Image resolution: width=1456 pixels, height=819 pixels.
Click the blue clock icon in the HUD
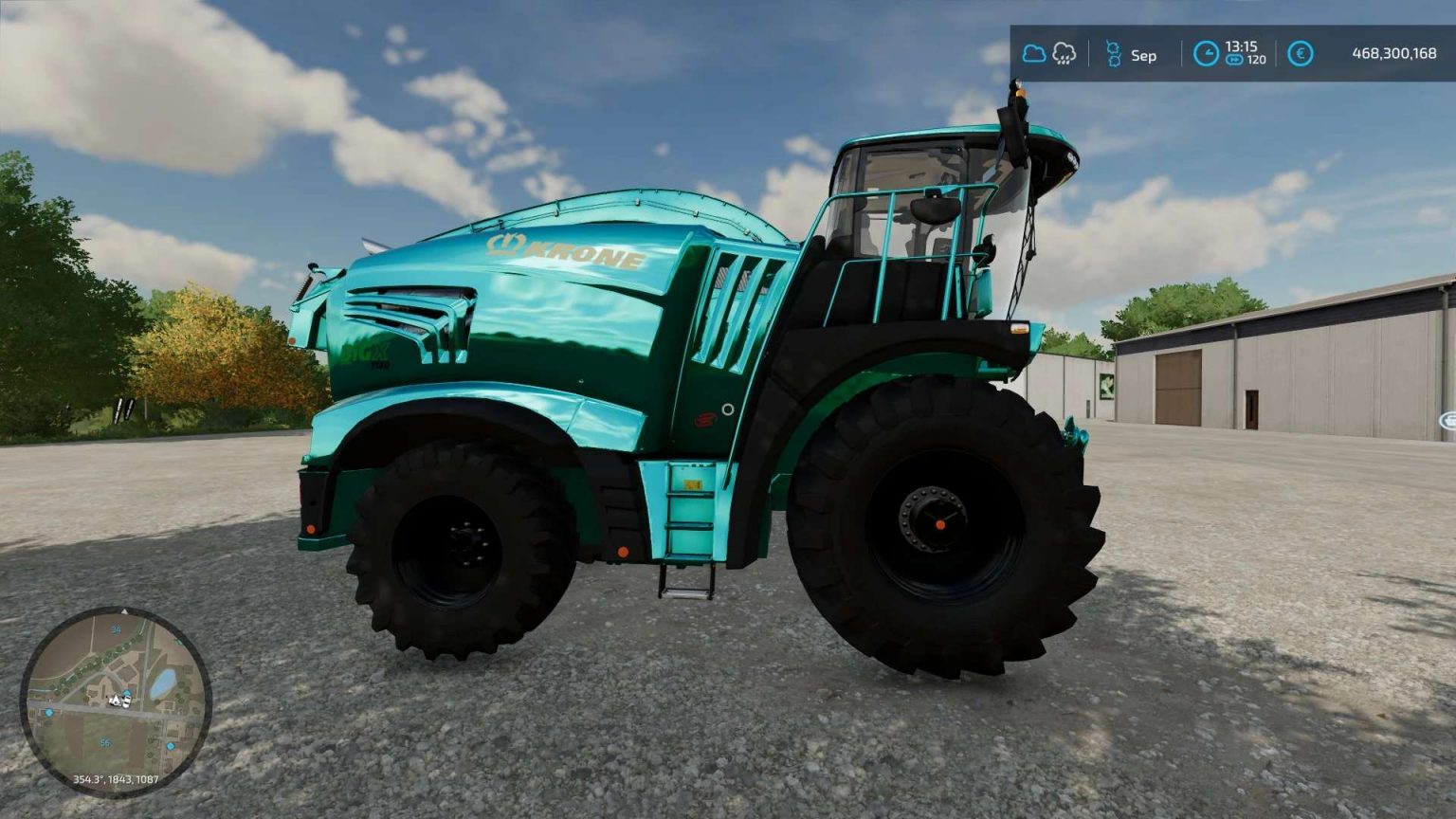coord(1207,54)
